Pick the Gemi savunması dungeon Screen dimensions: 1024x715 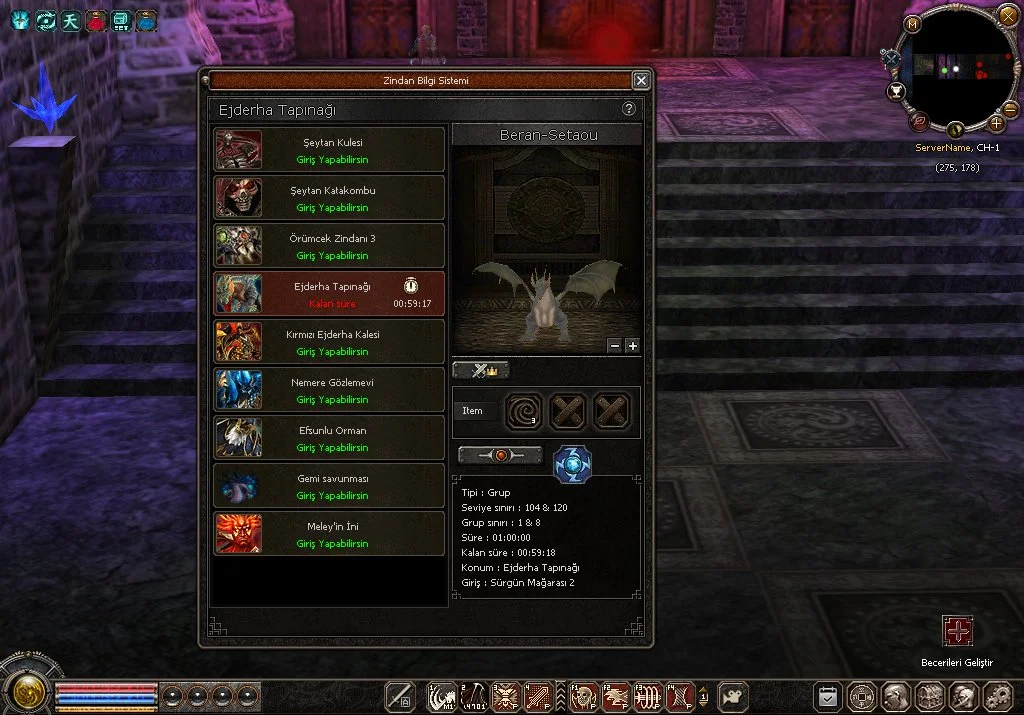click(x=329, y=486)
